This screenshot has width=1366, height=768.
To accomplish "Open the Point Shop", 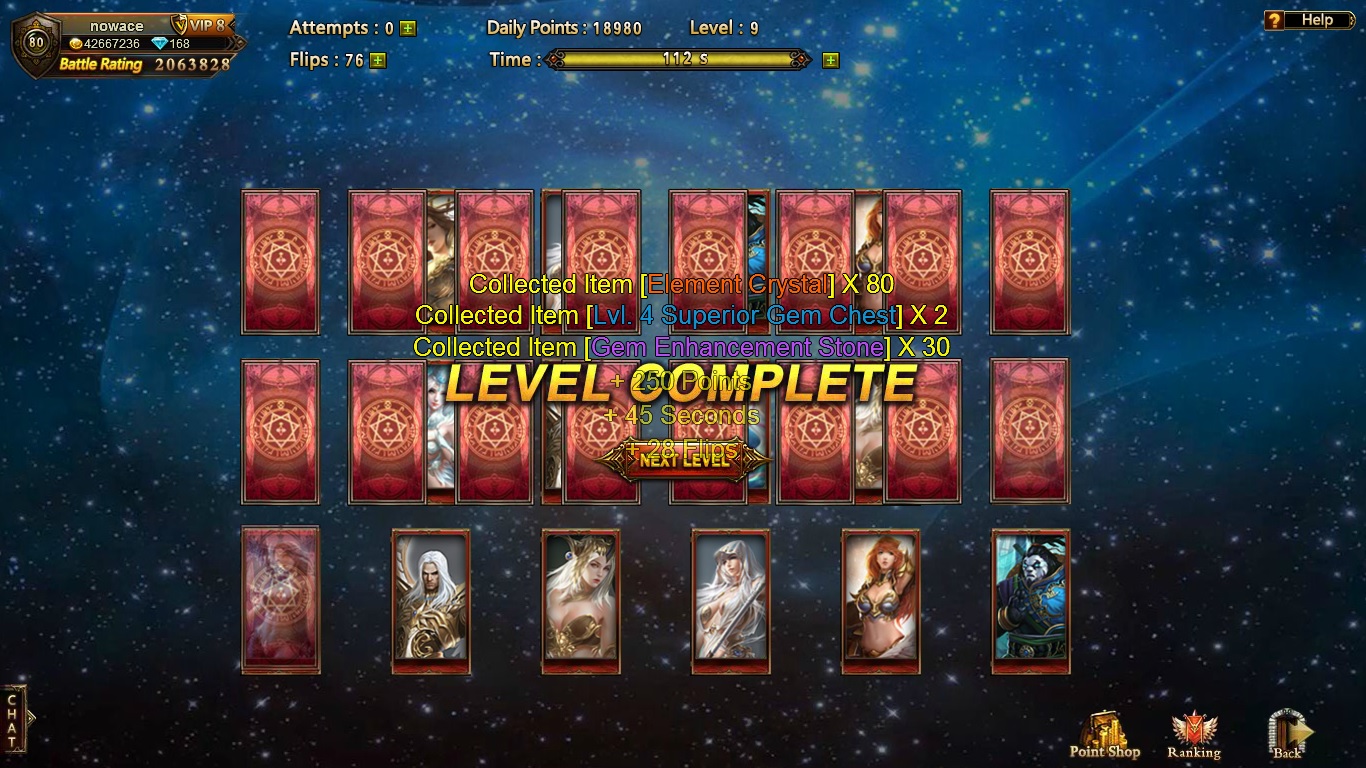I will click(1104, 735).
